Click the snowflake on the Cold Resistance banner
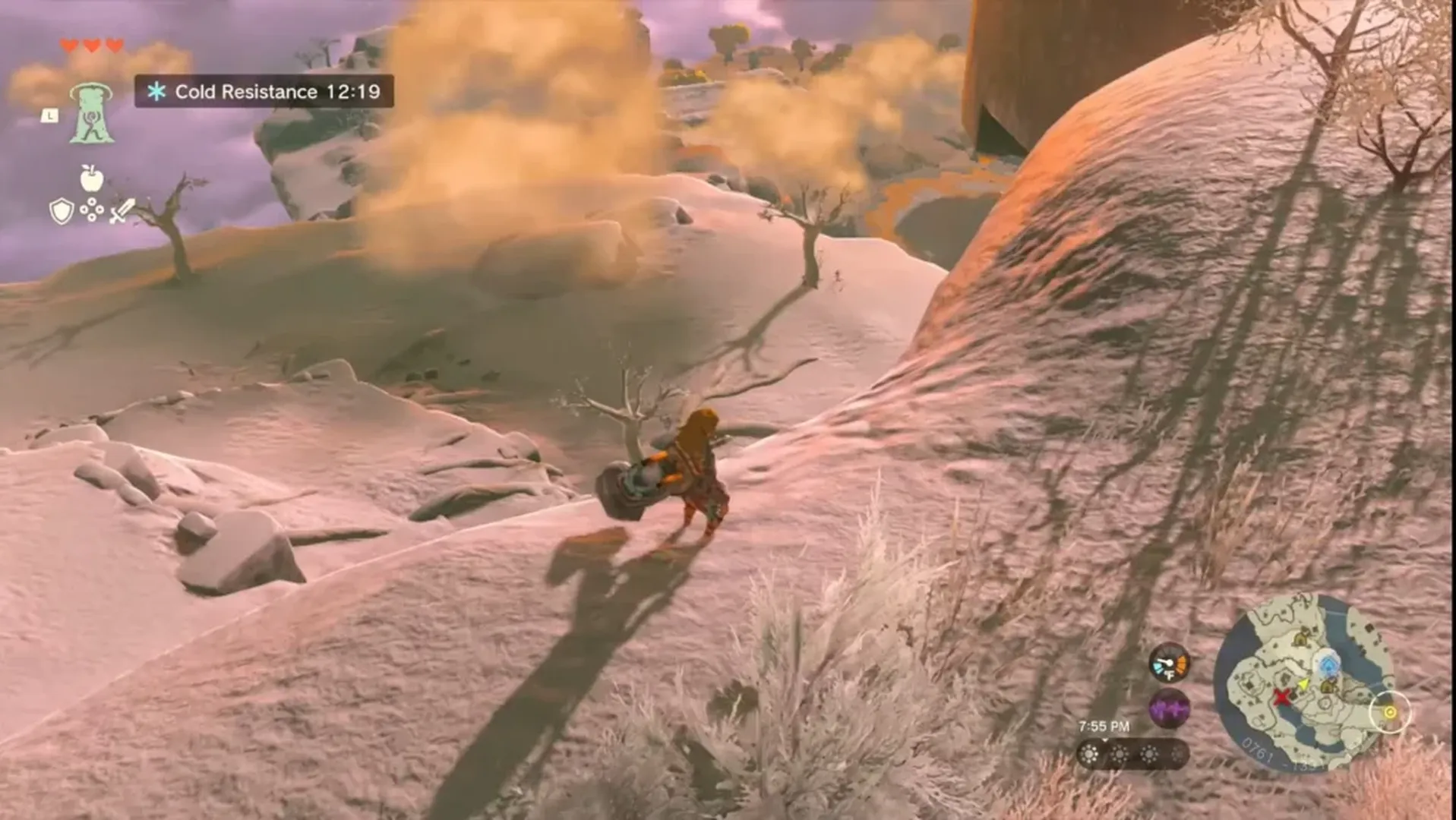Screen dimensions: 1456x820 156,91
